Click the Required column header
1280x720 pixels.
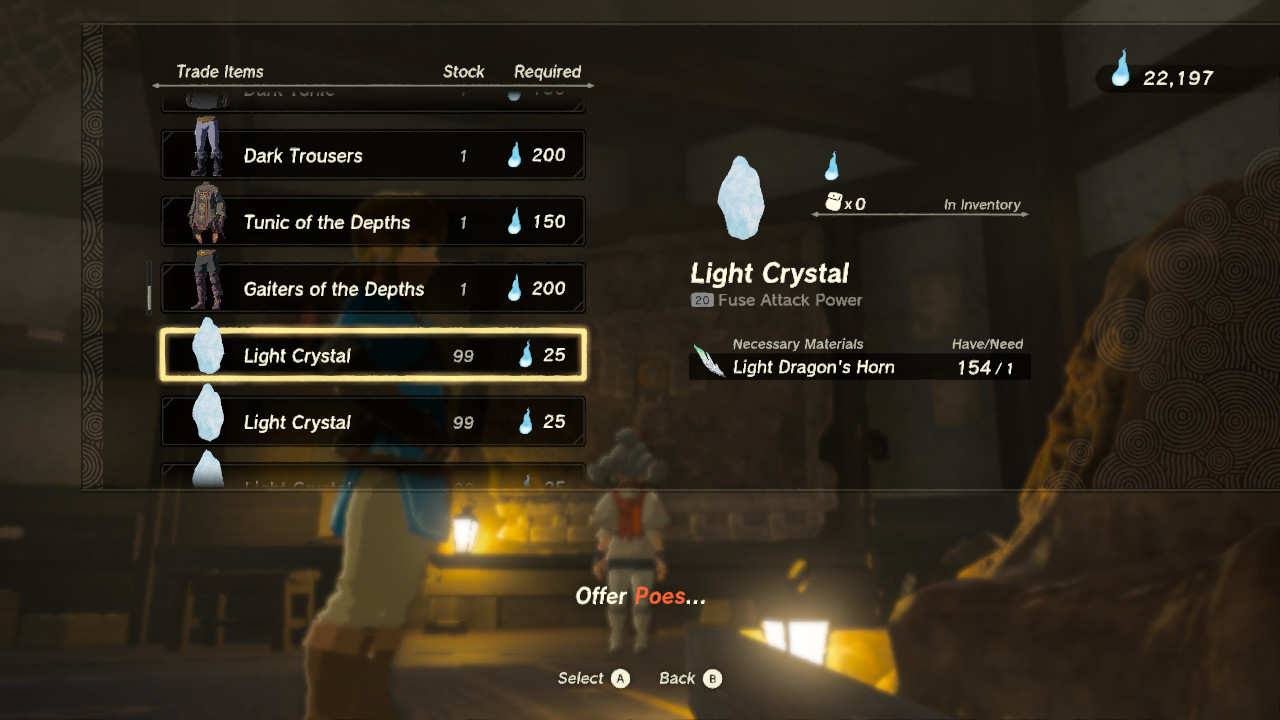[548, 71]
